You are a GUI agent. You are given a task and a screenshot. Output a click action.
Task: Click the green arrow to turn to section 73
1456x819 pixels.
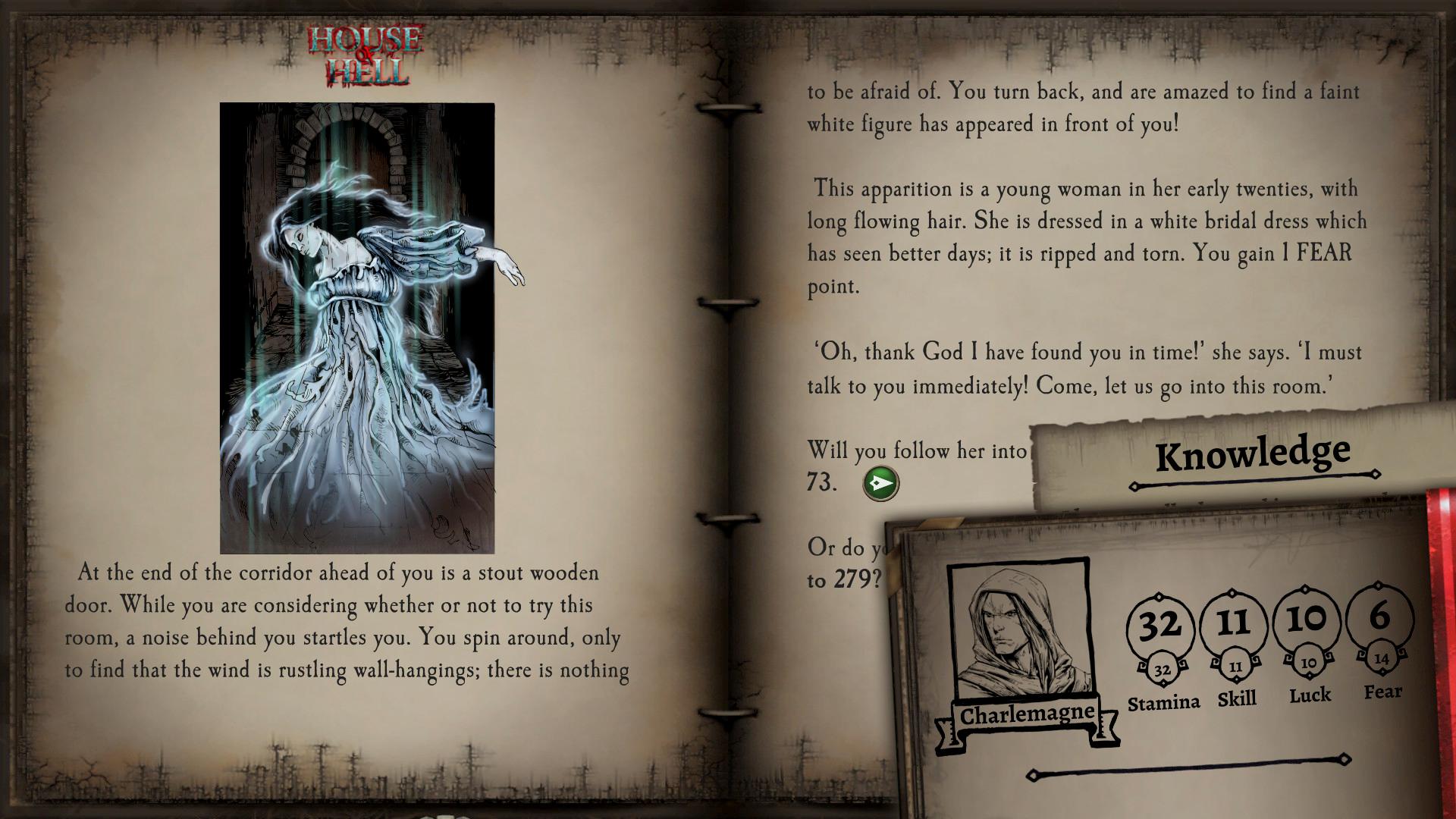(880, 485)
